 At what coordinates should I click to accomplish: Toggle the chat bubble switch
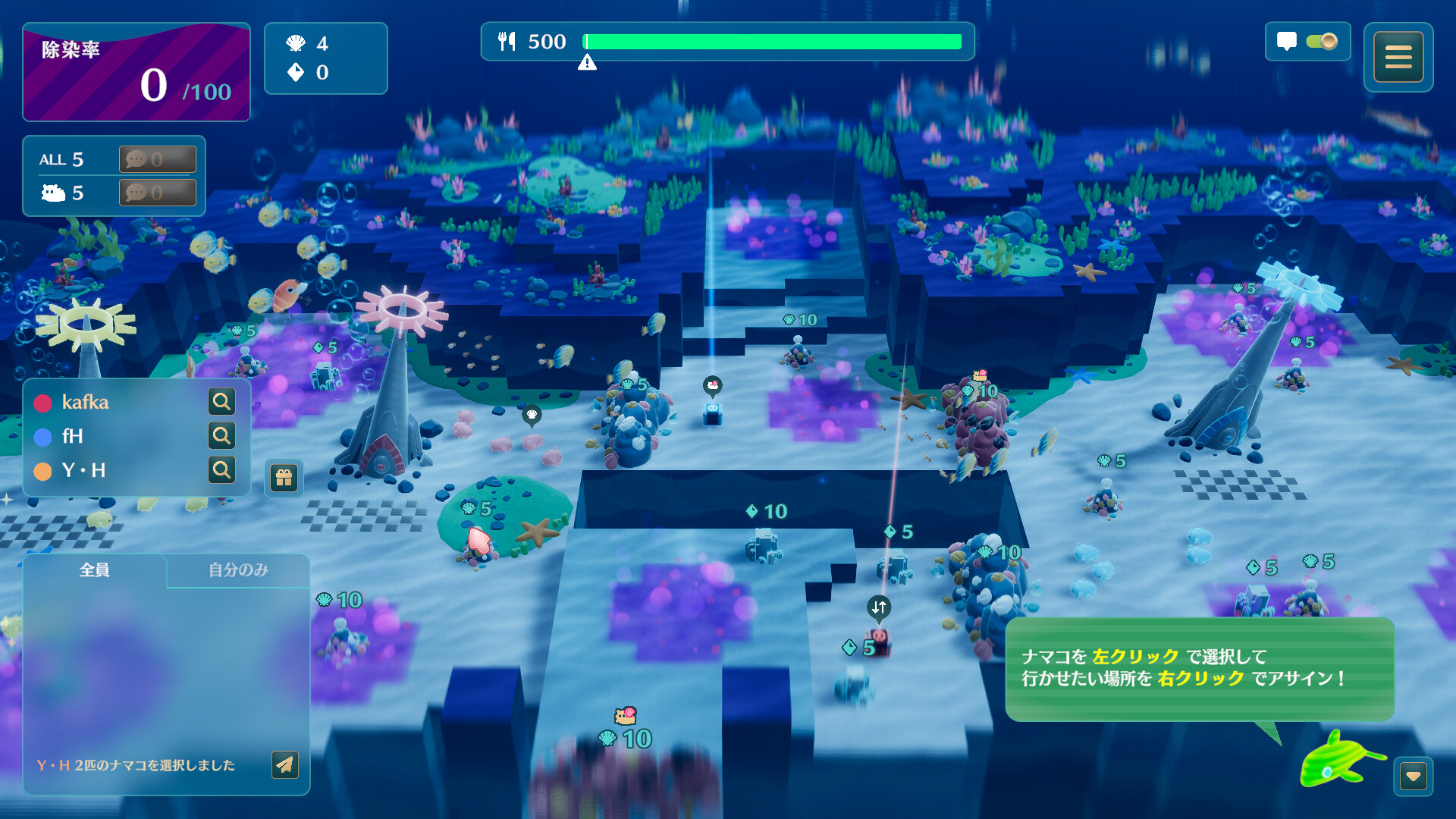pyautogui.click(x=1321, y=41)
